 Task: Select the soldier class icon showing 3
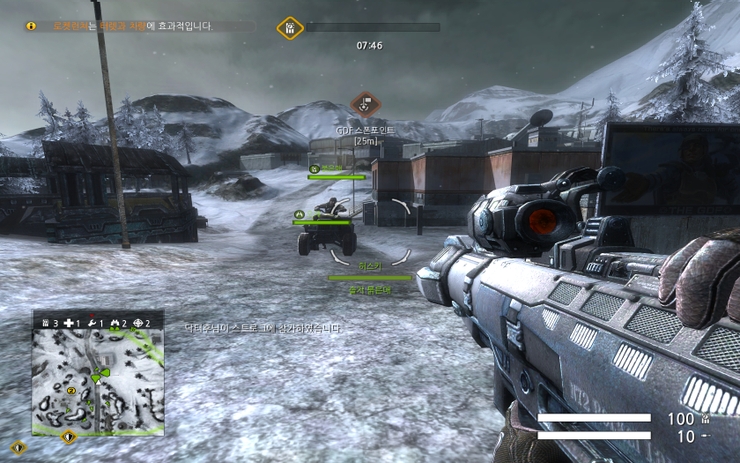[44, 323]
